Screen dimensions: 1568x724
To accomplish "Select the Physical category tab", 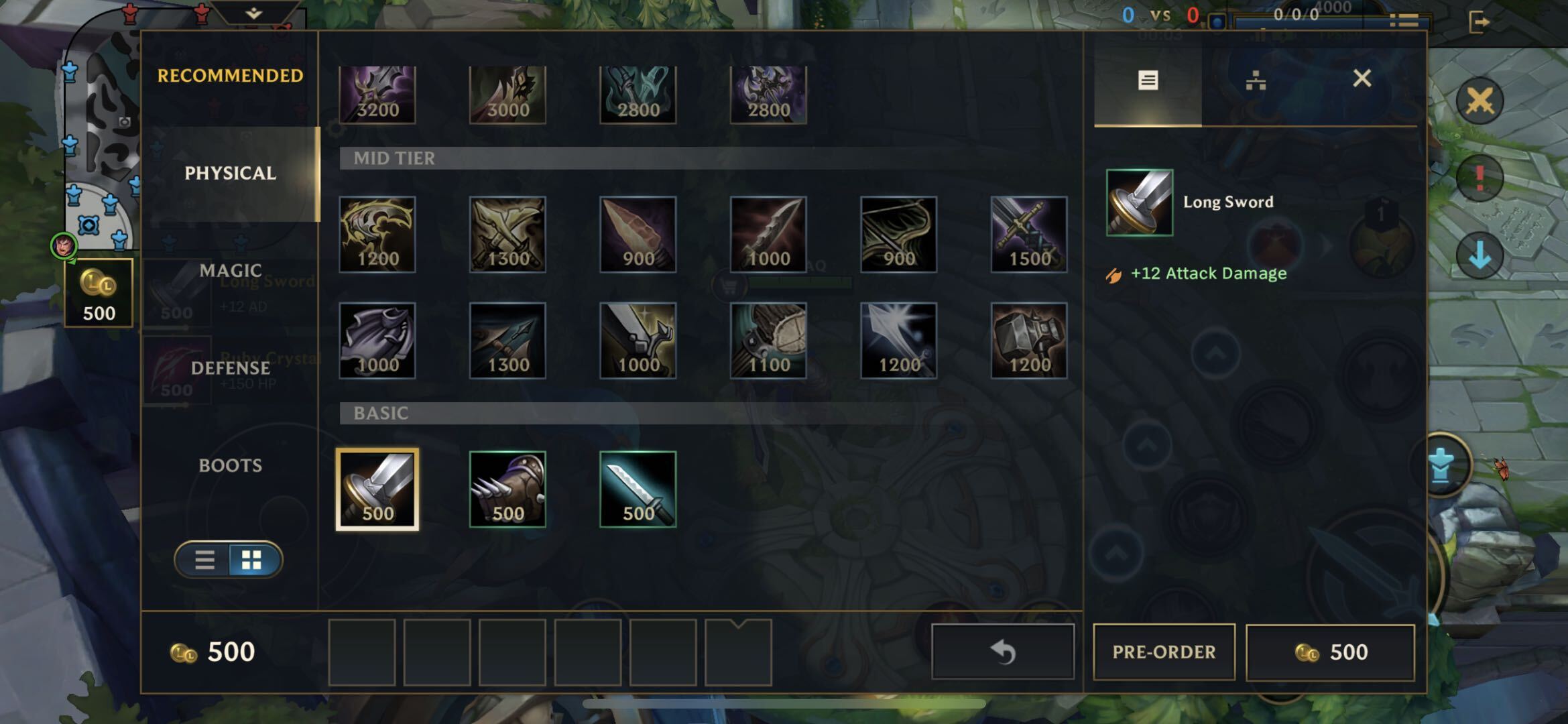I will point(230,174).
